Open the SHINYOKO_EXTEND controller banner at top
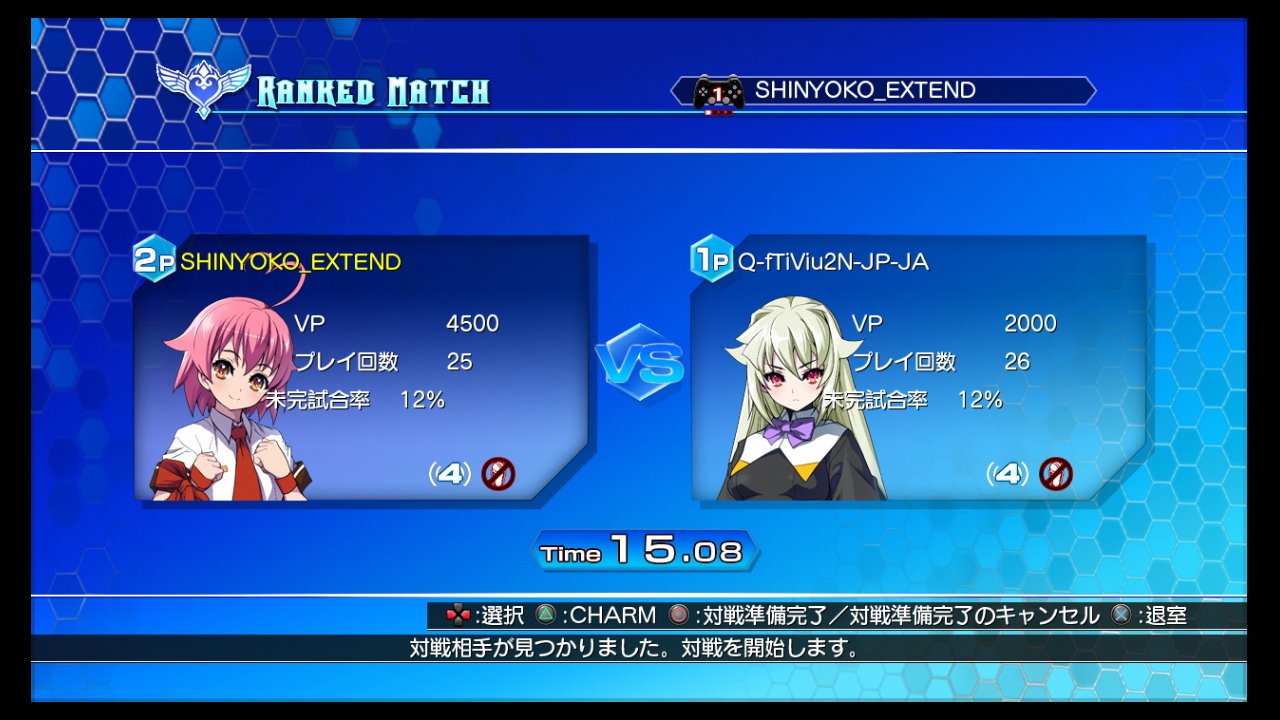The height and width of the screenshot is (720, 1280). (x=883, y=91)
